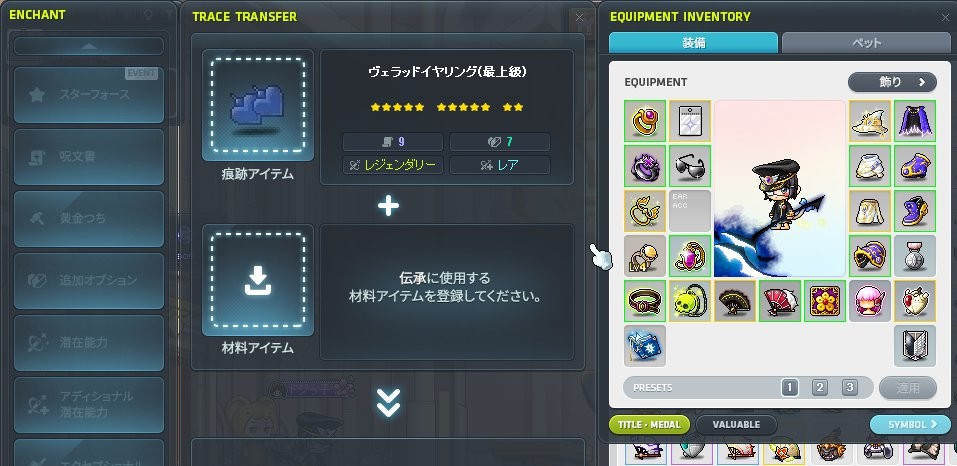957x466 pixels.
Task: Switch to the 装備 tab
Action: [x=692, y=44]
